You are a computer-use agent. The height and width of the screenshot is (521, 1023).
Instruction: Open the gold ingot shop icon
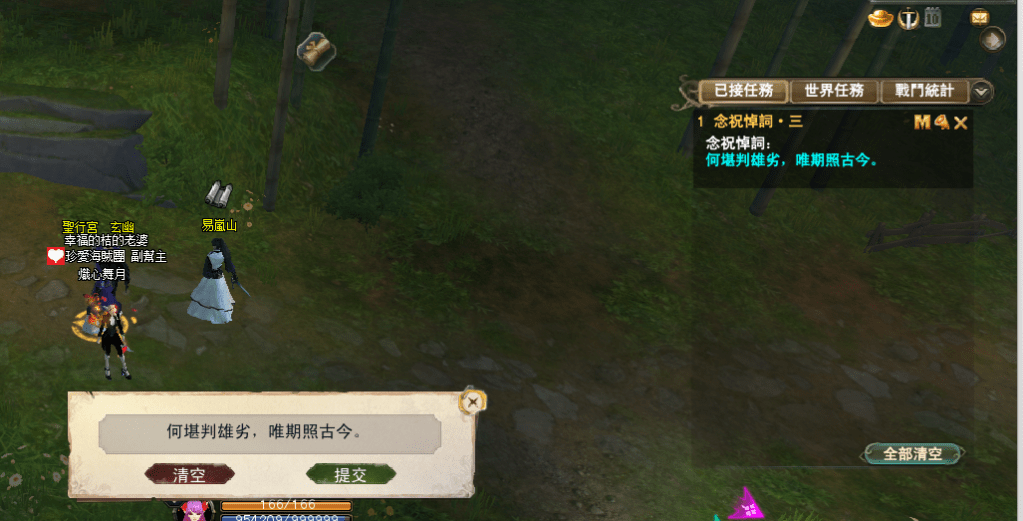[880, 18]
